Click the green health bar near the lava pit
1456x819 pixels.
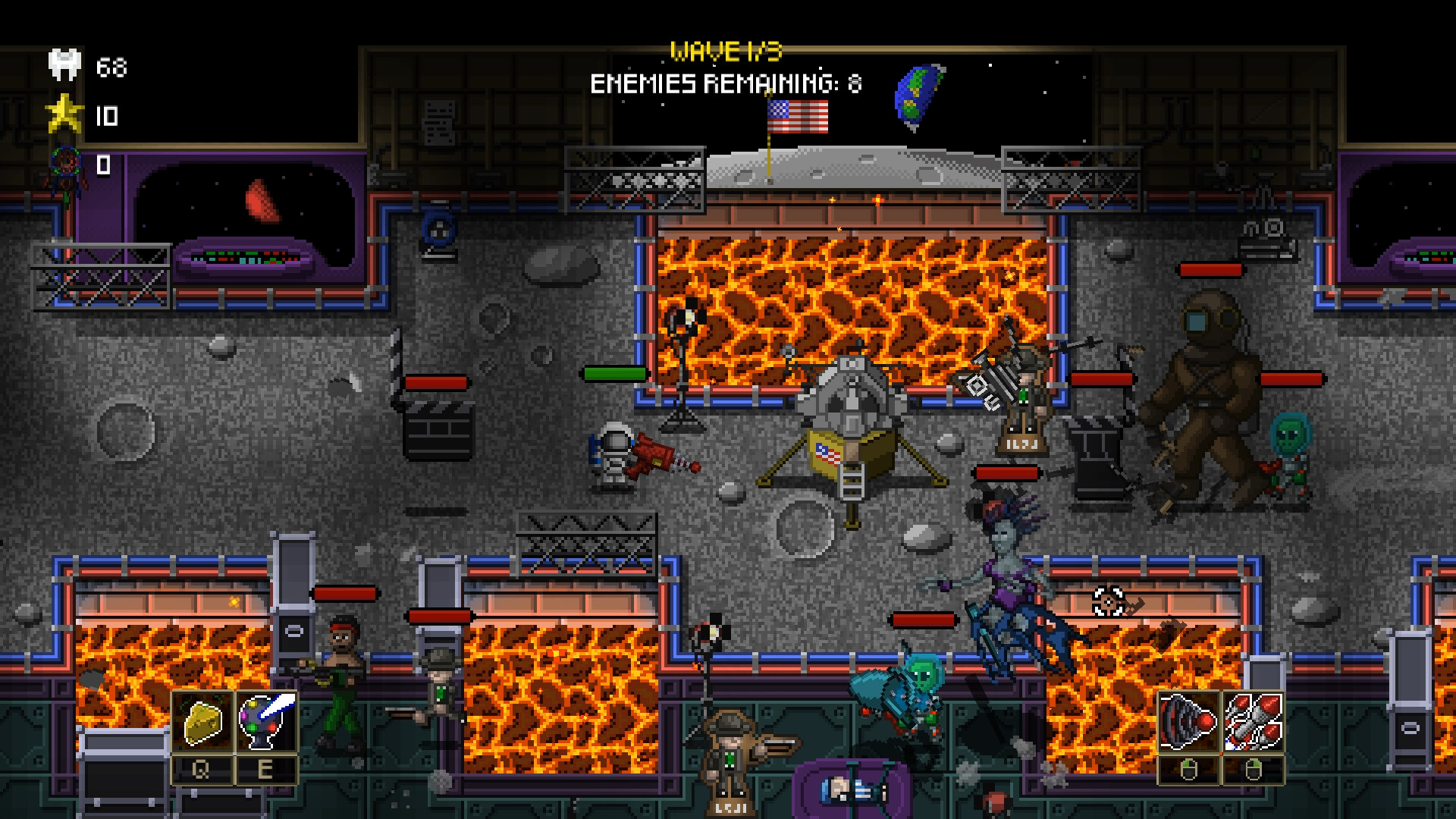616,374
